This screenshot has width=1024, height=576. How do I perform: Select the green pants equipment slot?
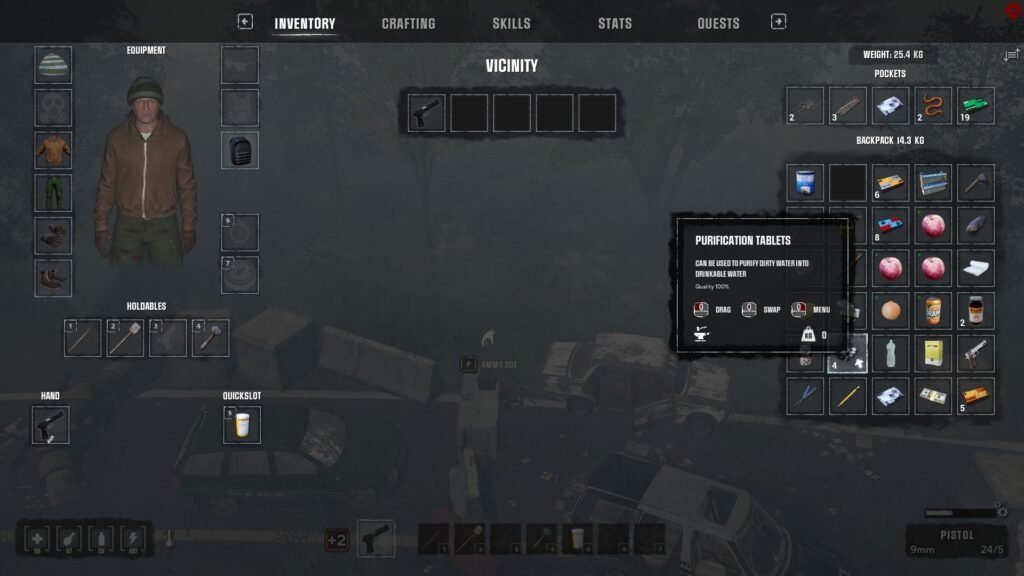[x=53, y=193]
